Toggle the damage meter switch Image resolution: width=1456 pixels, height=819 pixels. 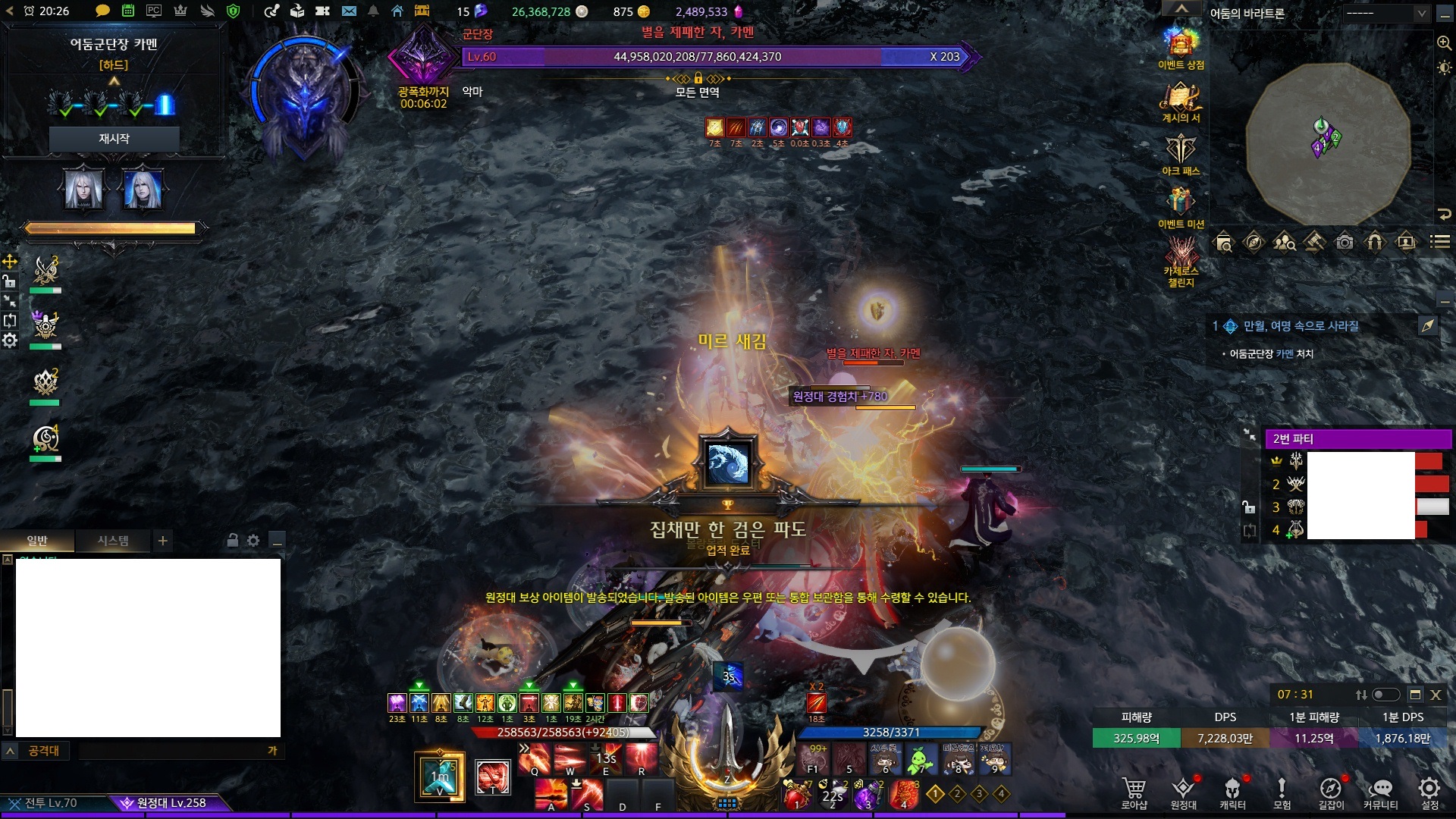click(1385, 695)
